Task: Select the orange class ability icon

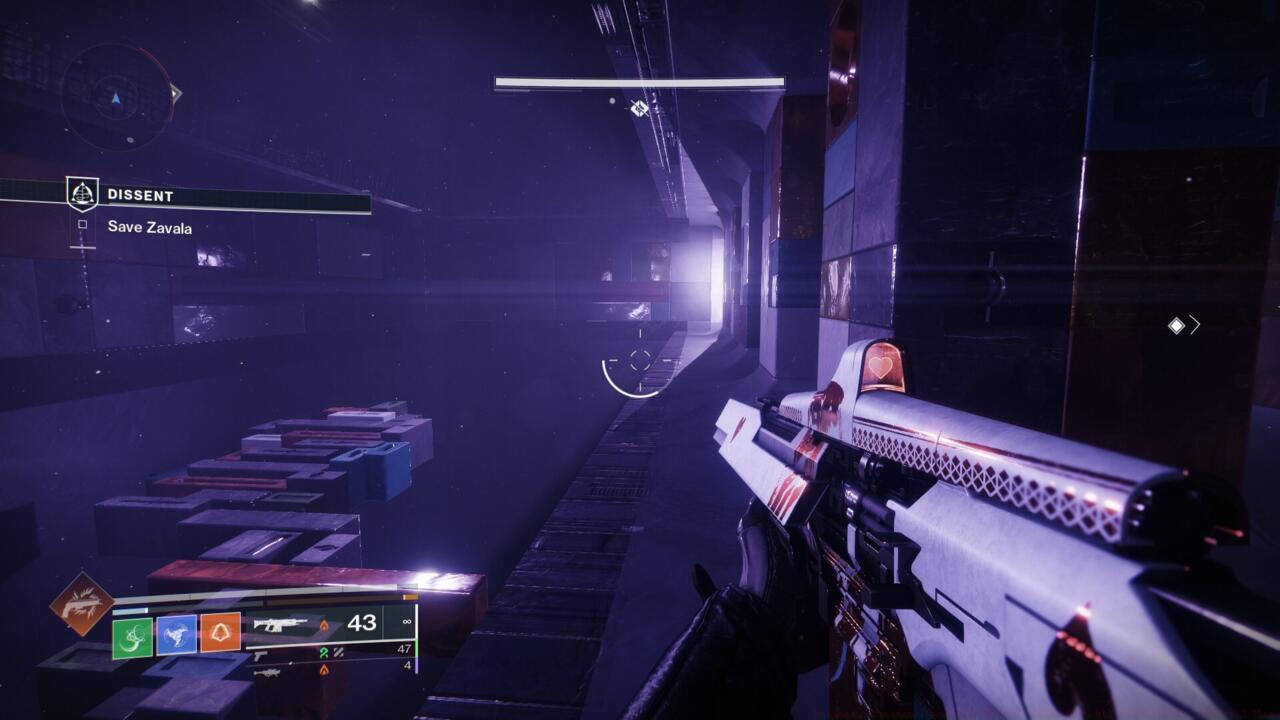Action: [x=220, y=632]
